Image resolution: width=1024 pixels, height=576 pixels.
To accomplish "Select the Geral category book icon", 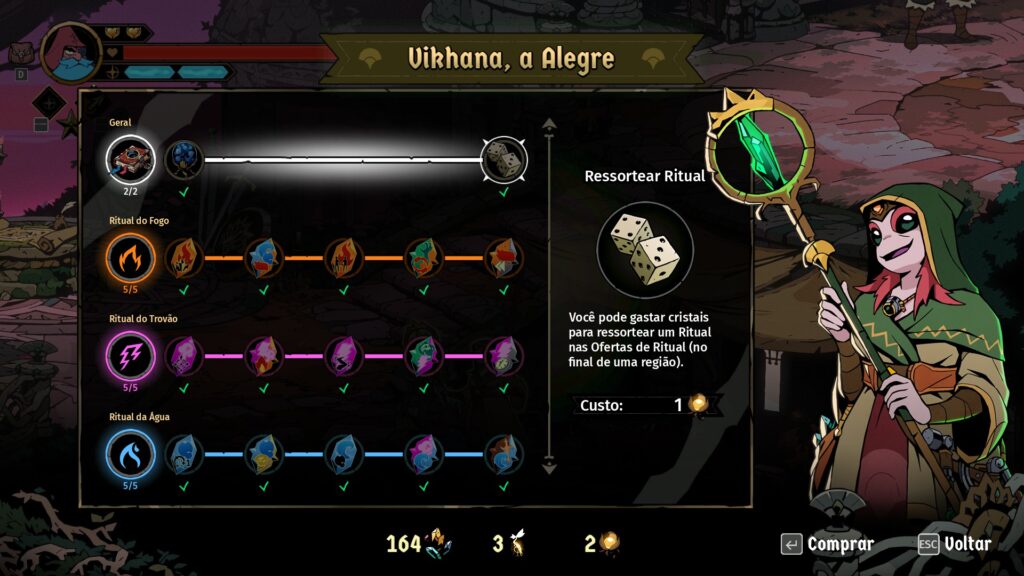I will click(x=130, y=159).
